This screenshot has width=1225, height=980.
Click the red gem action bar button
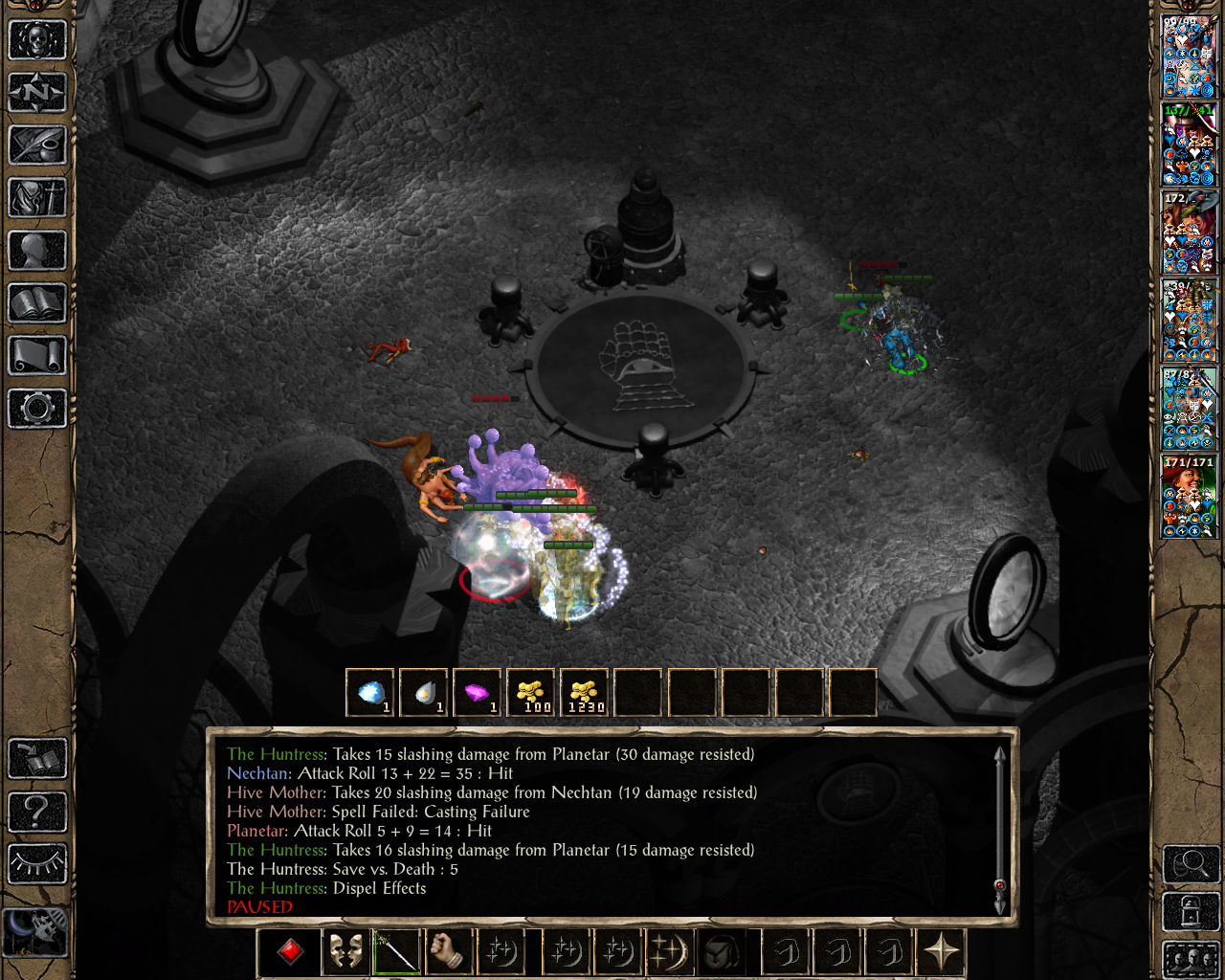(290, 952)
